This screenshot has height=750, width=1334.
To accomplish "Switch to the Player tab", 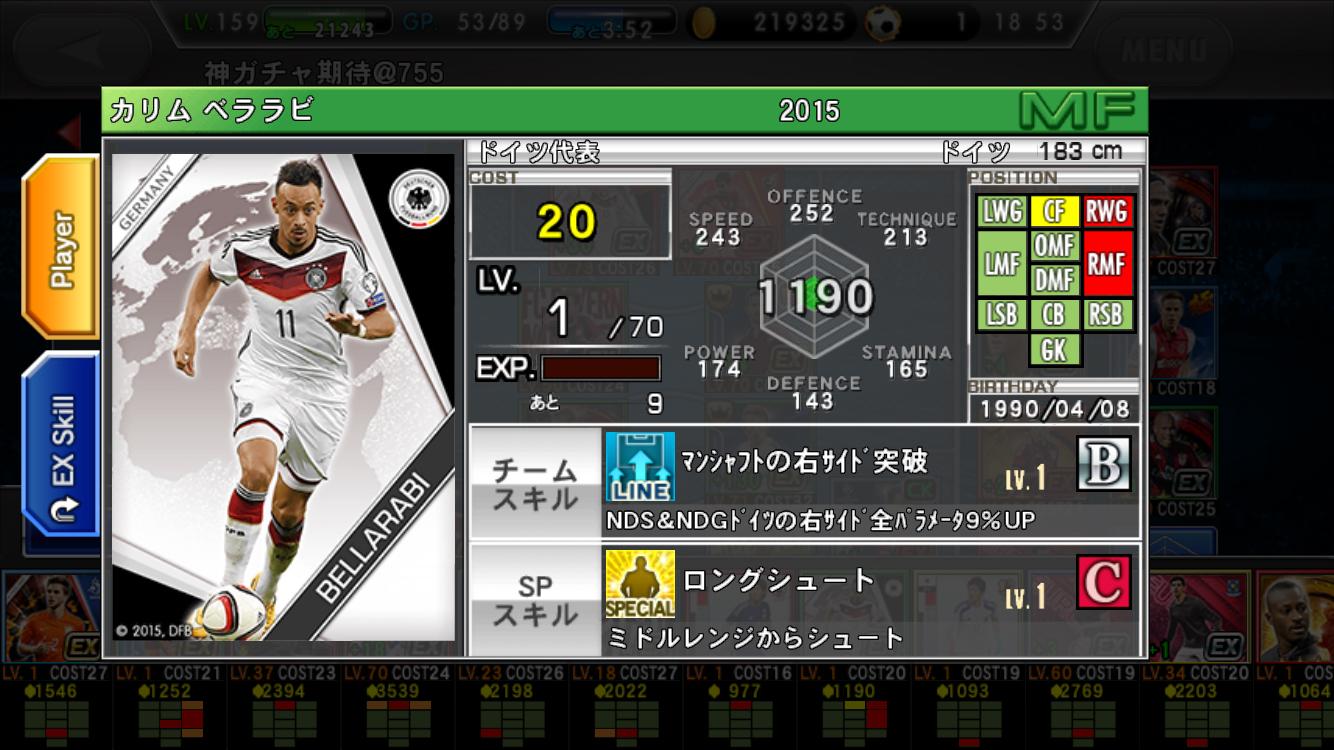I will 62,248.
